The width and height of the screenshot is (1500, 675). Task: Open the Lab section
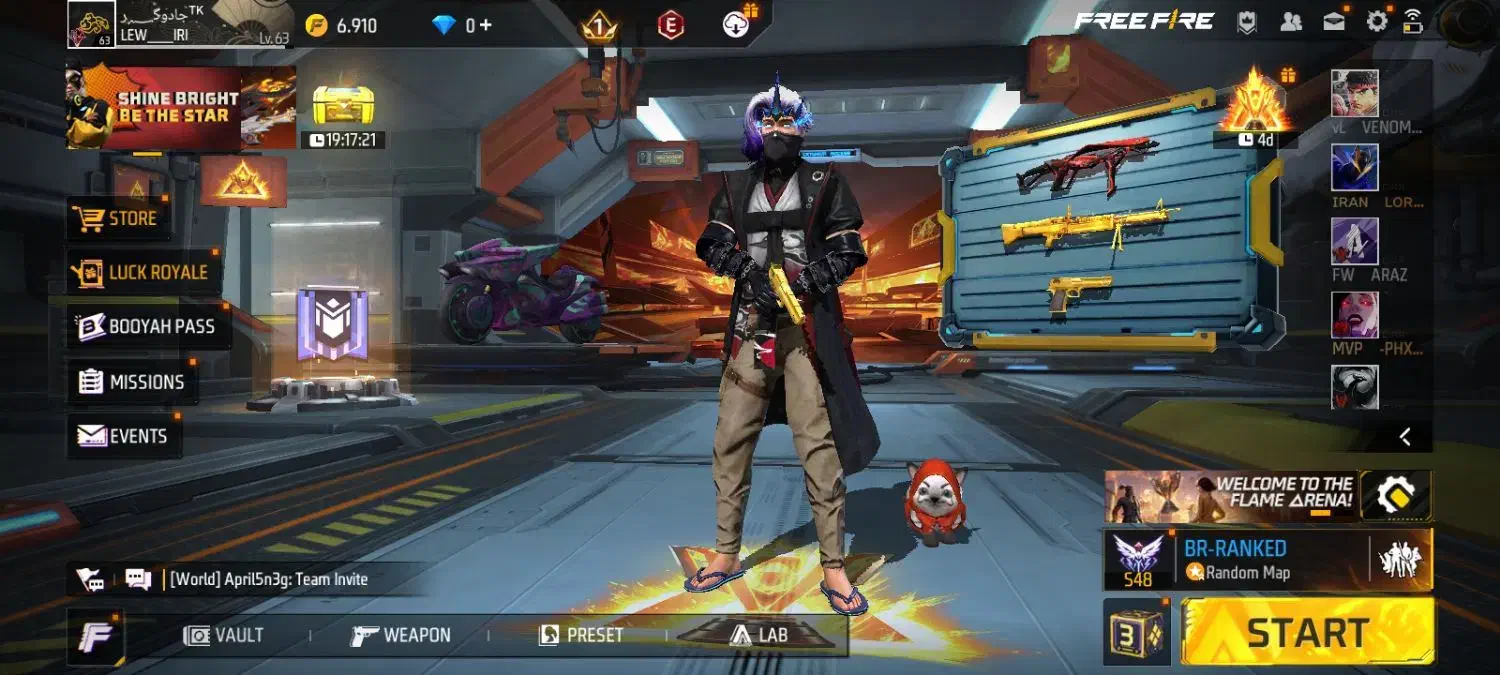click(758, 635)
